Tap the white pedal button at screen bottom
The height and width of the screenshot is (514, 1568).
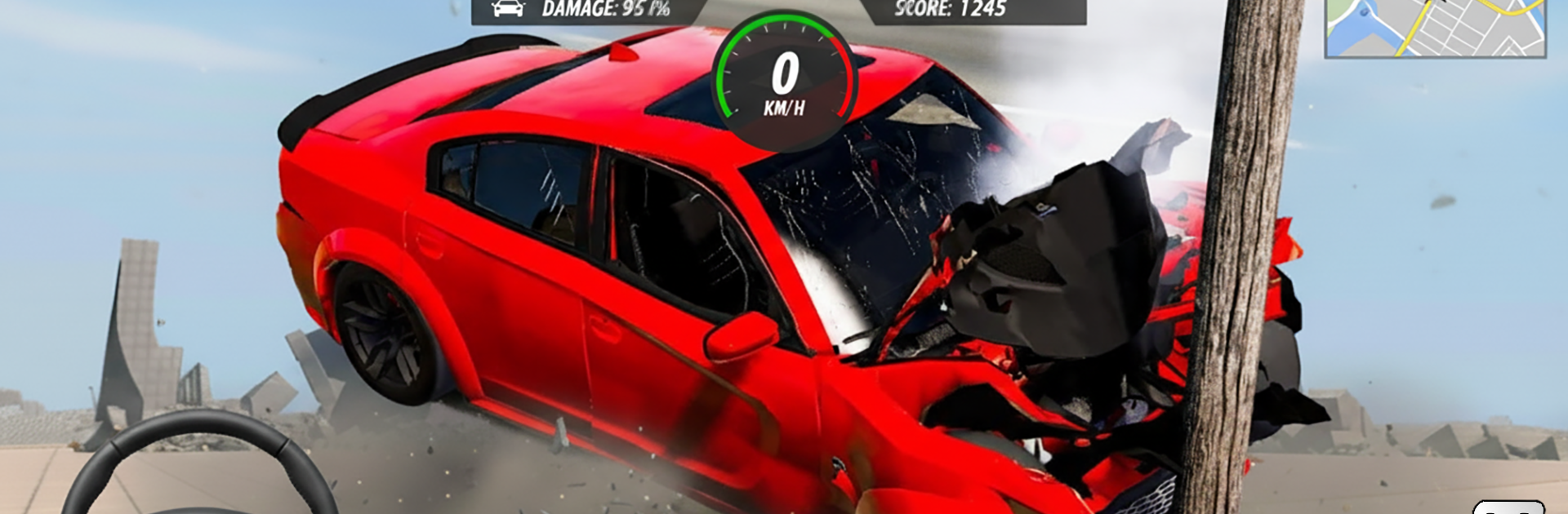(1508, 507)
